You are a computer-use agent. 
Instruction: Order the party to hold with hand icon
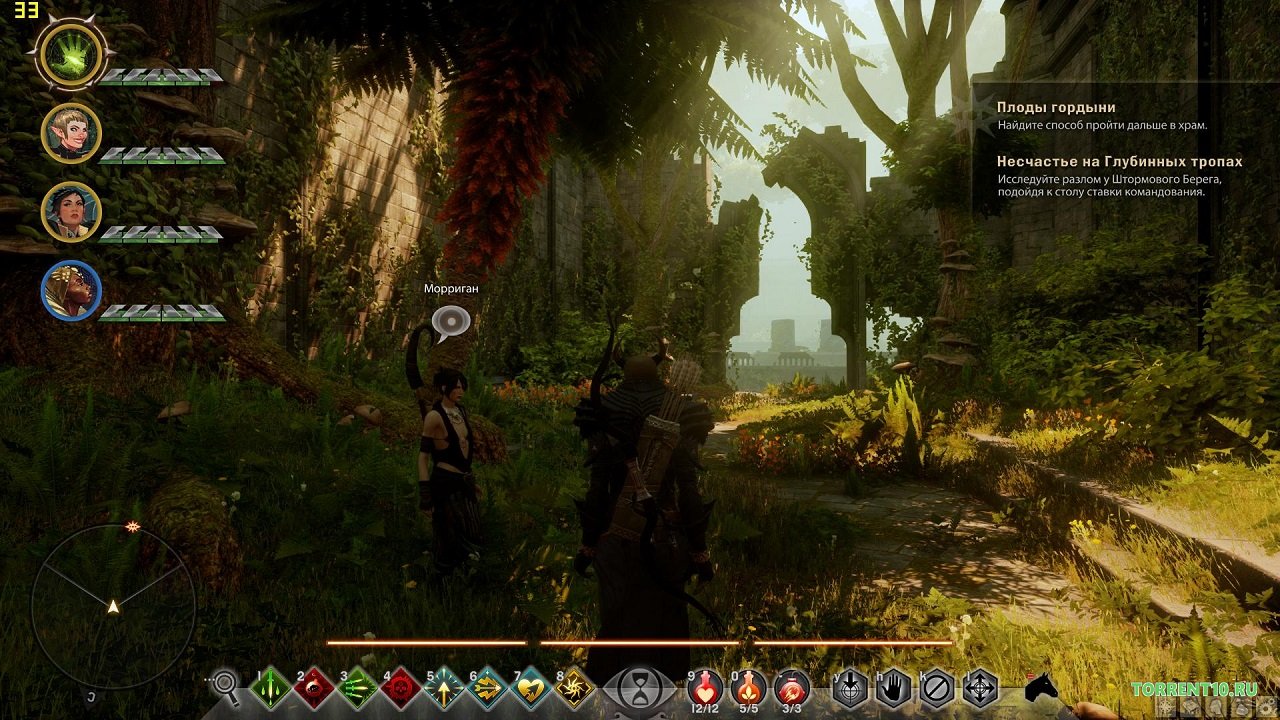pyautogui.click(x=894, y=688)
